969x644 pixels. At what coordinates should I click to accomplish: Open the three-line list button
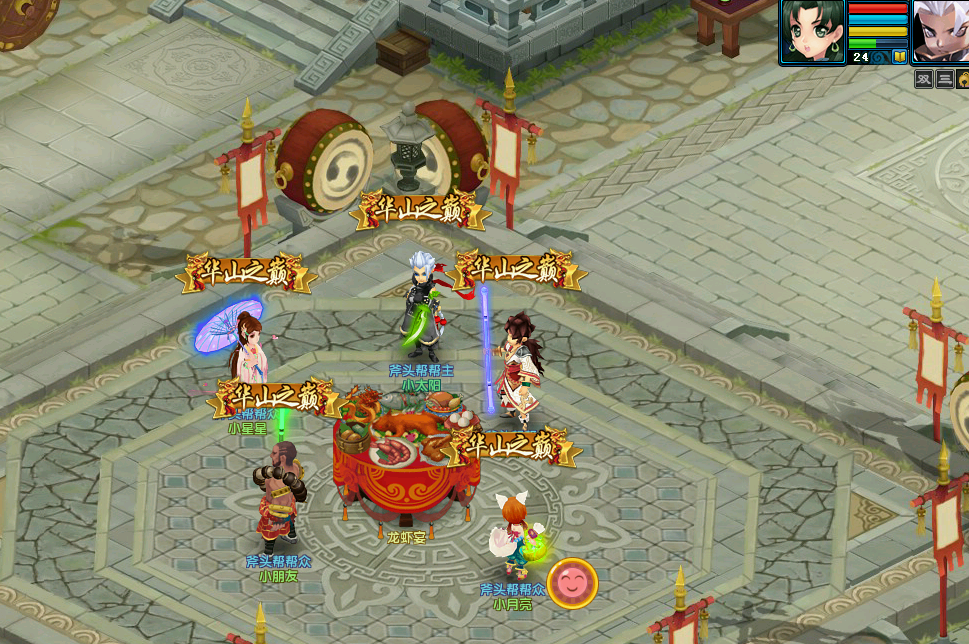944,79
